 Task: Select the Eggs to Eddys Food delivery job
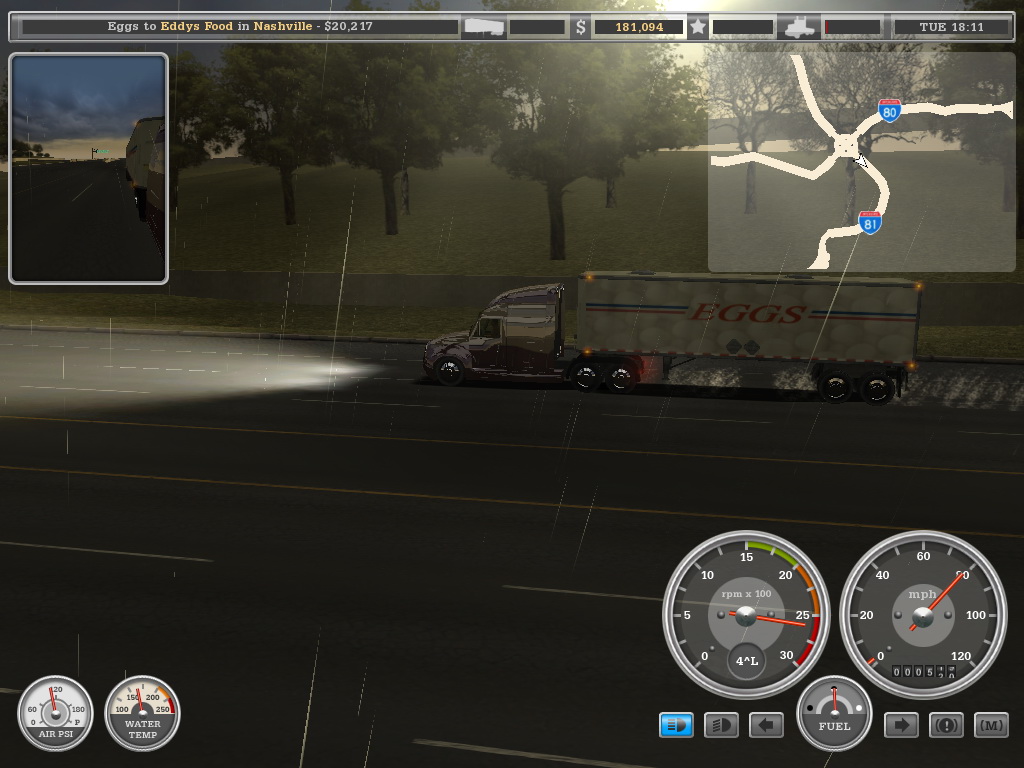pos(240,27)
